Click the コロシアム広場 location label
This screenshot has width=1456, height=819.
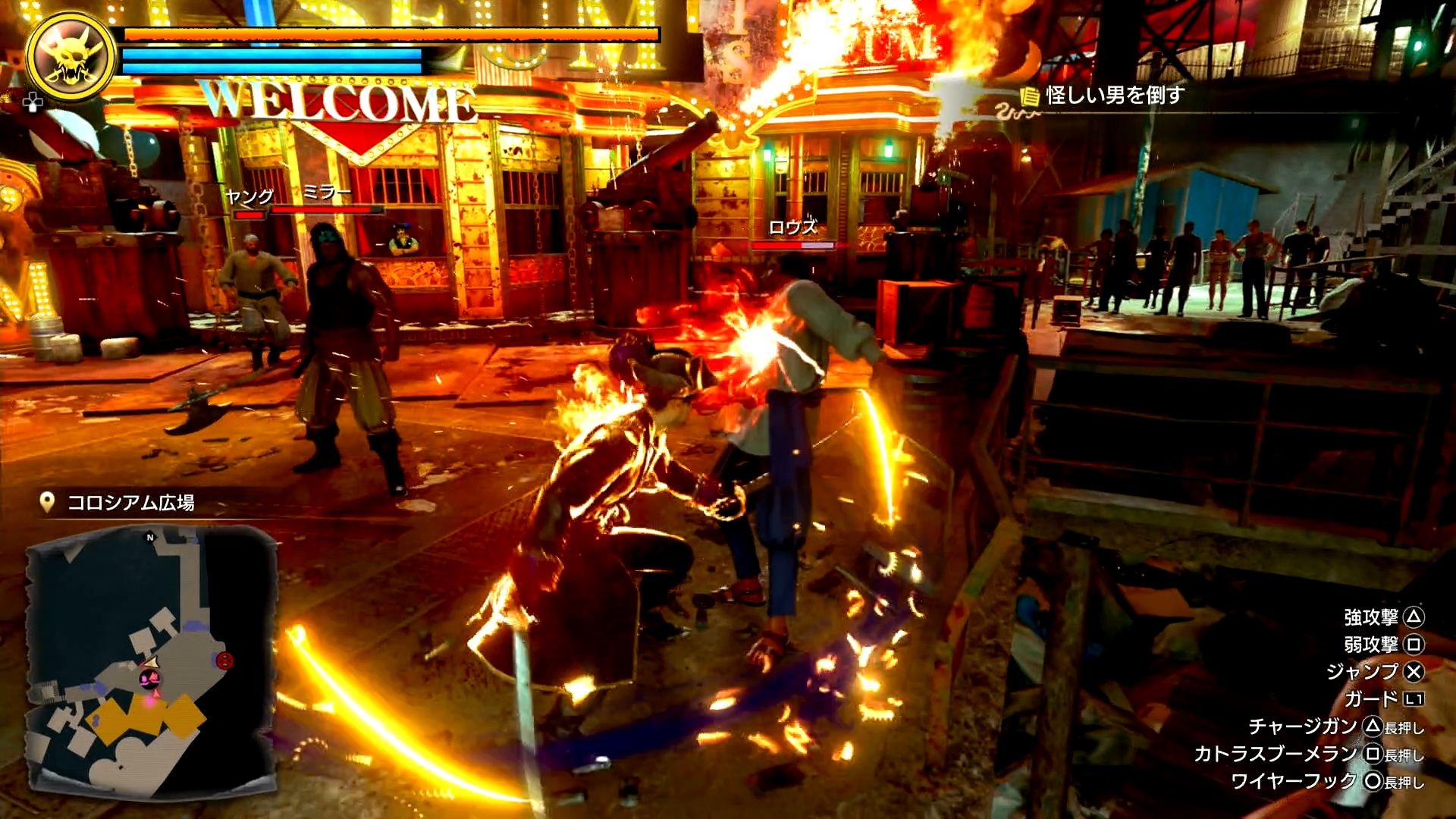point(130,503)
